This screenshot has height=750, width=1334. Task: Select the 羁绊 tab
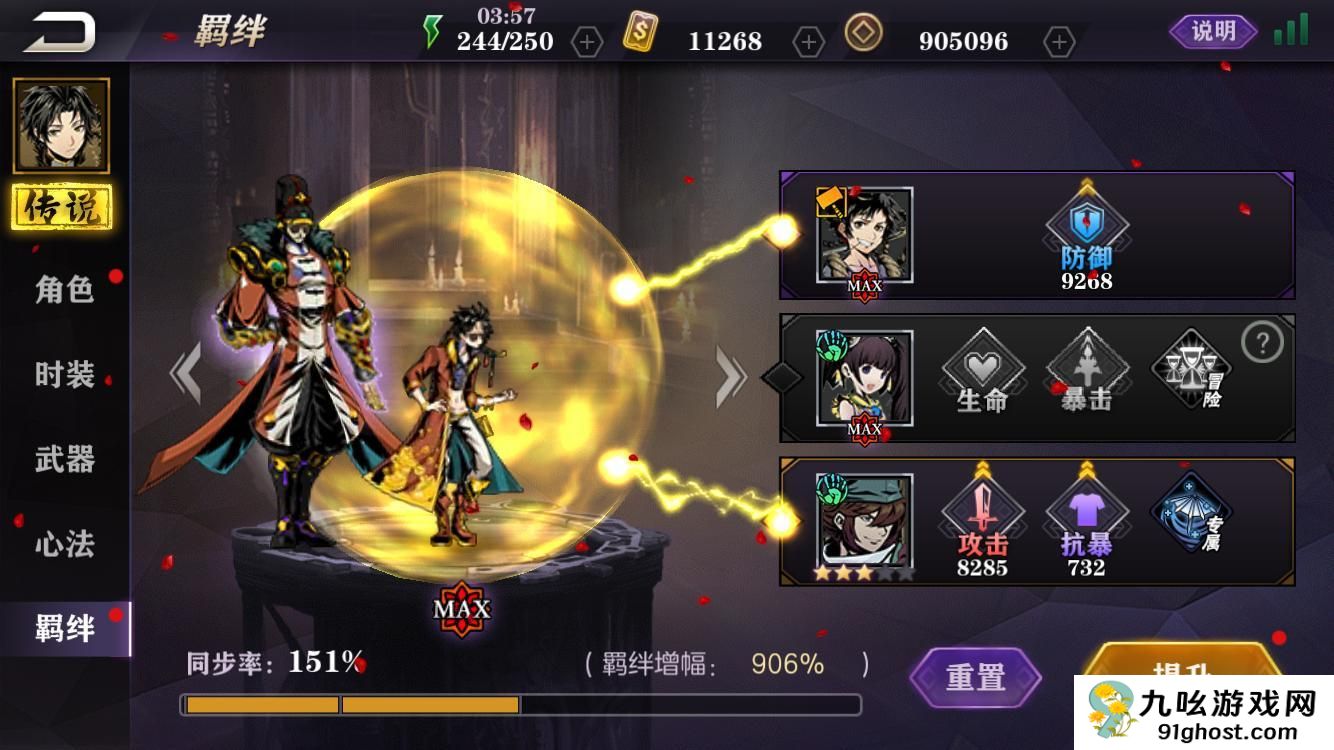[65, 629]
